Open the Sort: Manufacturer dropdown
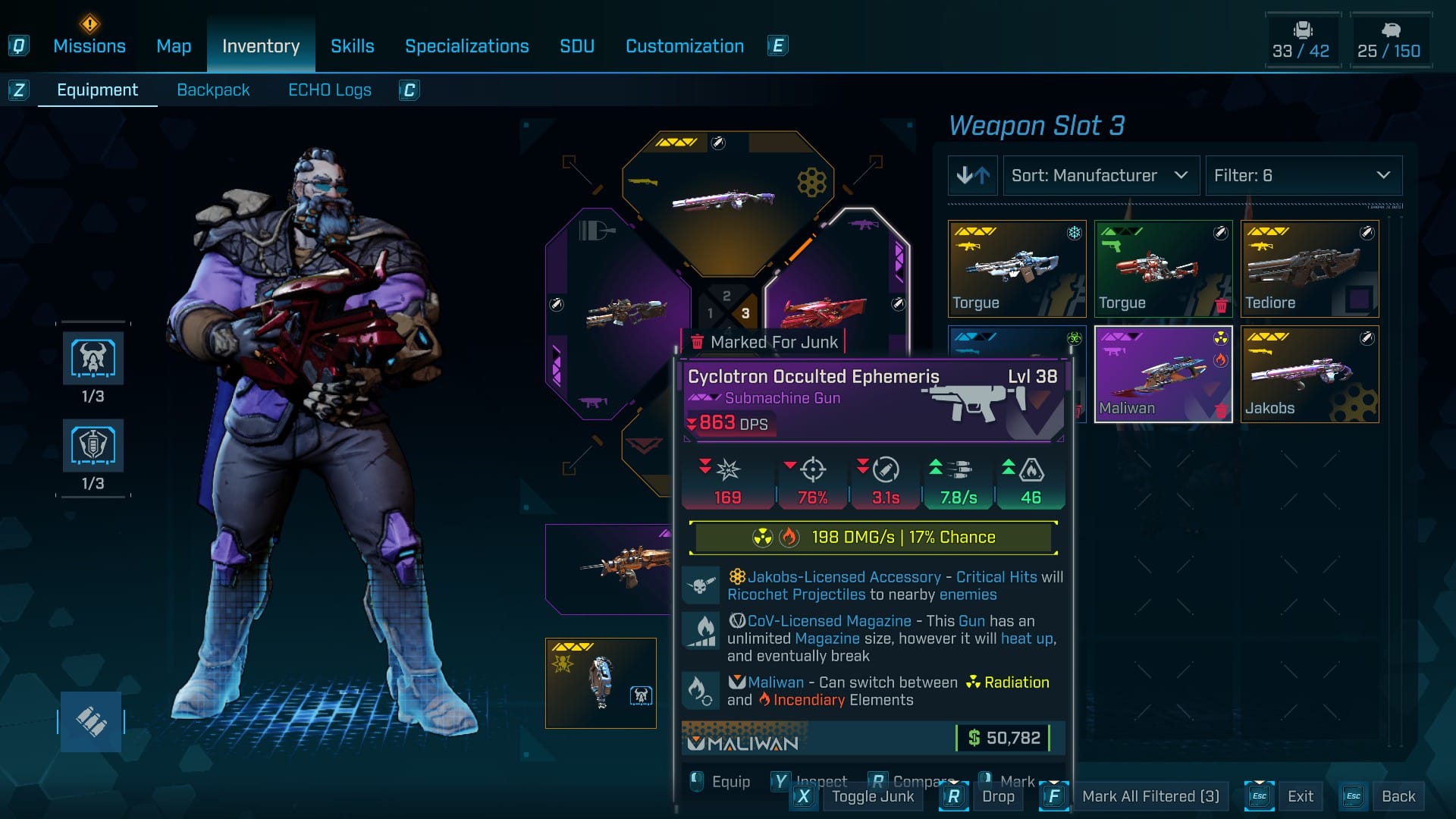 [x=1100, y=176]
